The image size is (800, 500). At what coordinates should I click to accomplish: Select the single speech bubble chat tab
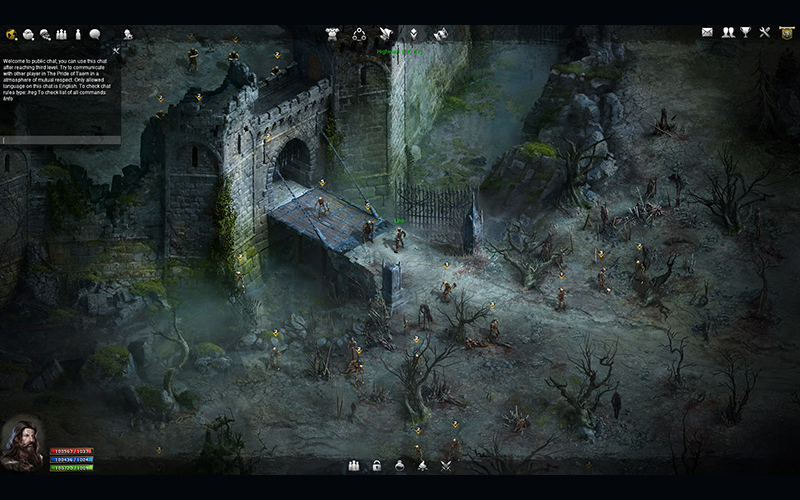point(95,34)
